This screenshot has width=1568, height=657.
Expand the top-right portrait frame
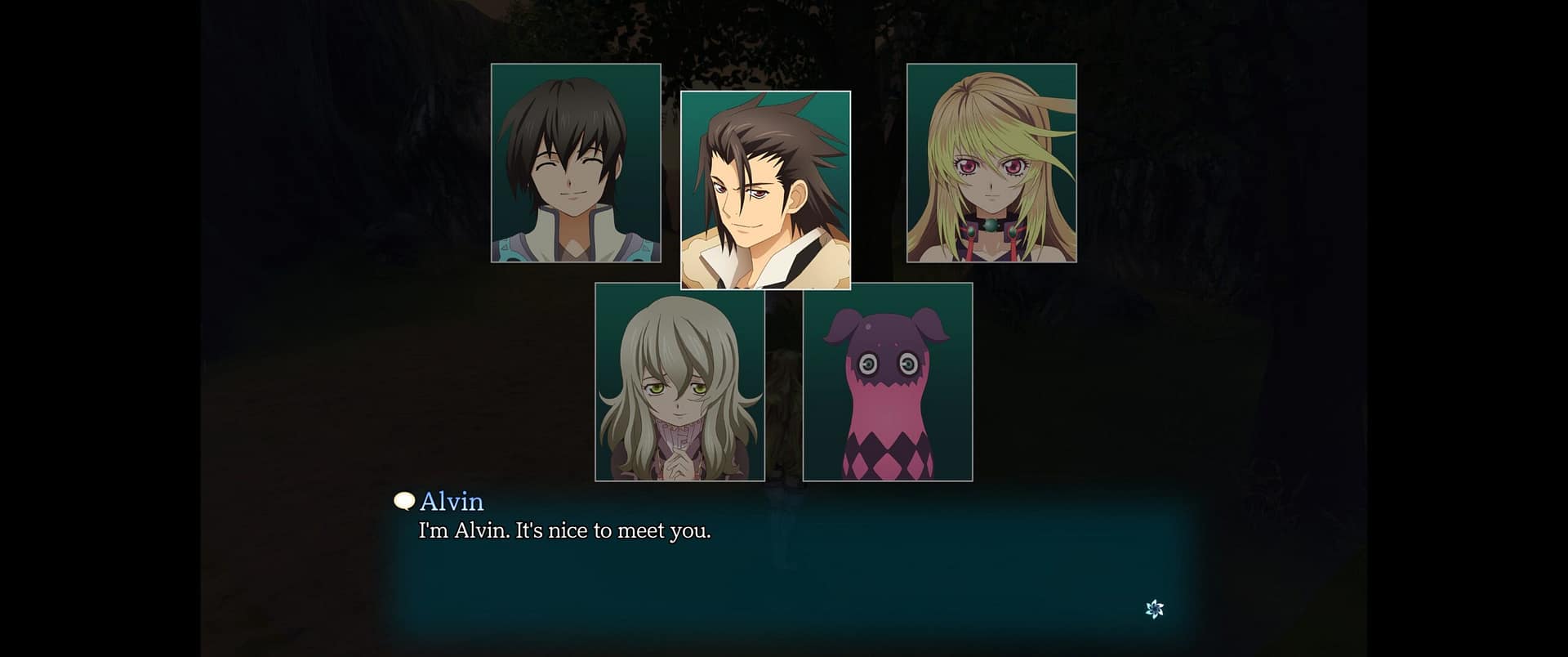tap(992, 163)
